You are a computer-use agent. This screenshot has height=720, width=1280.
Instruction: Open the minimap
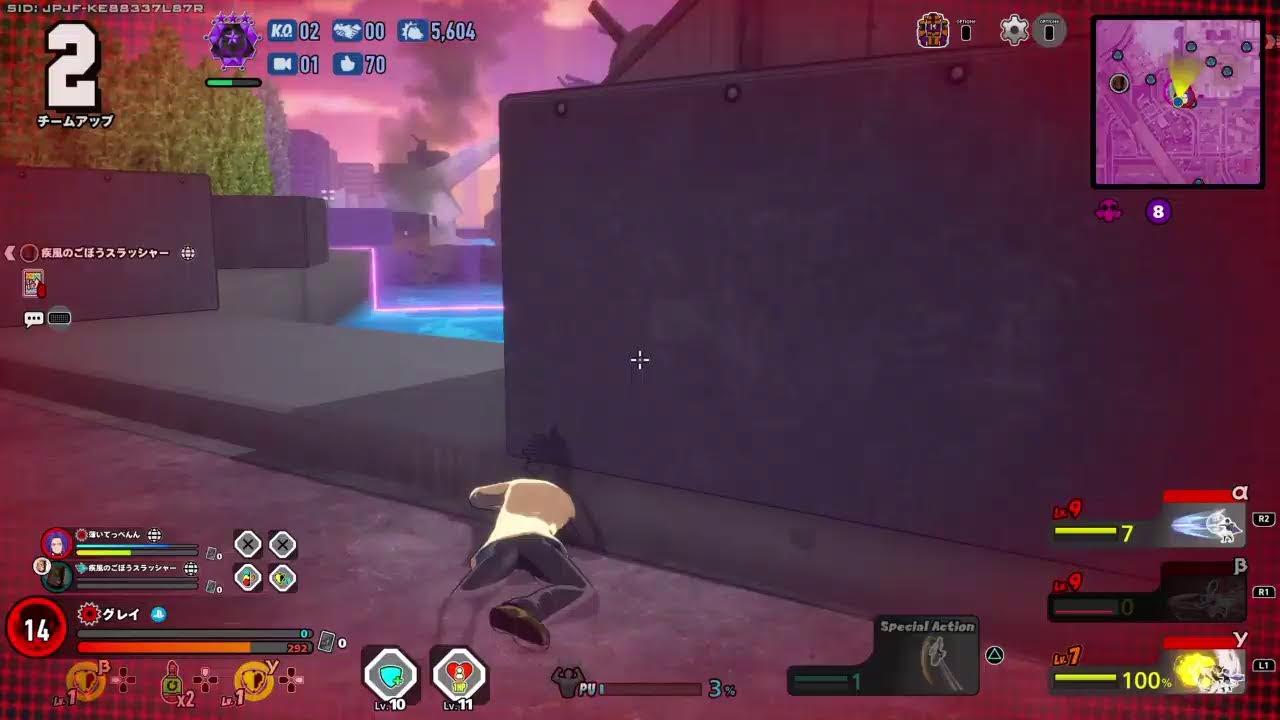(1178, 101)
